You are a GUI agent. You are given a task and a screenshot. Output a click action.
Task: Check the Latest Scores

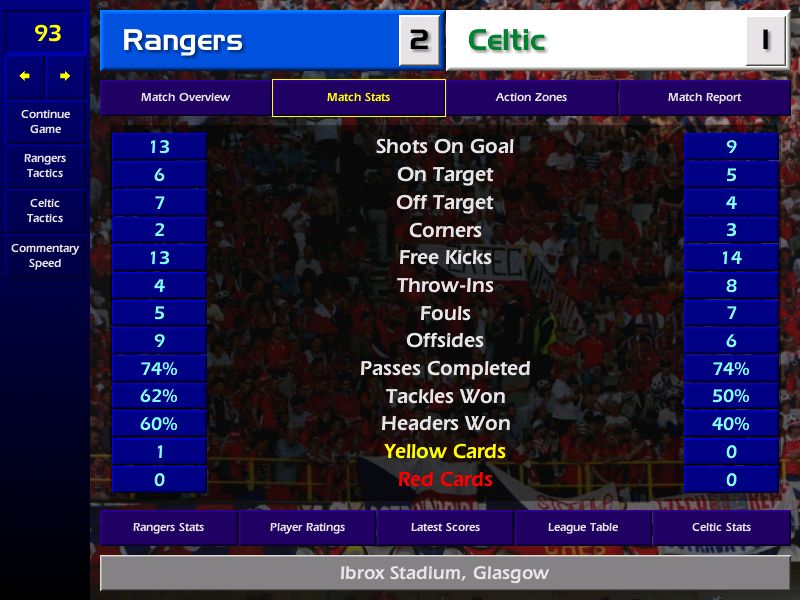coord(445,527)
